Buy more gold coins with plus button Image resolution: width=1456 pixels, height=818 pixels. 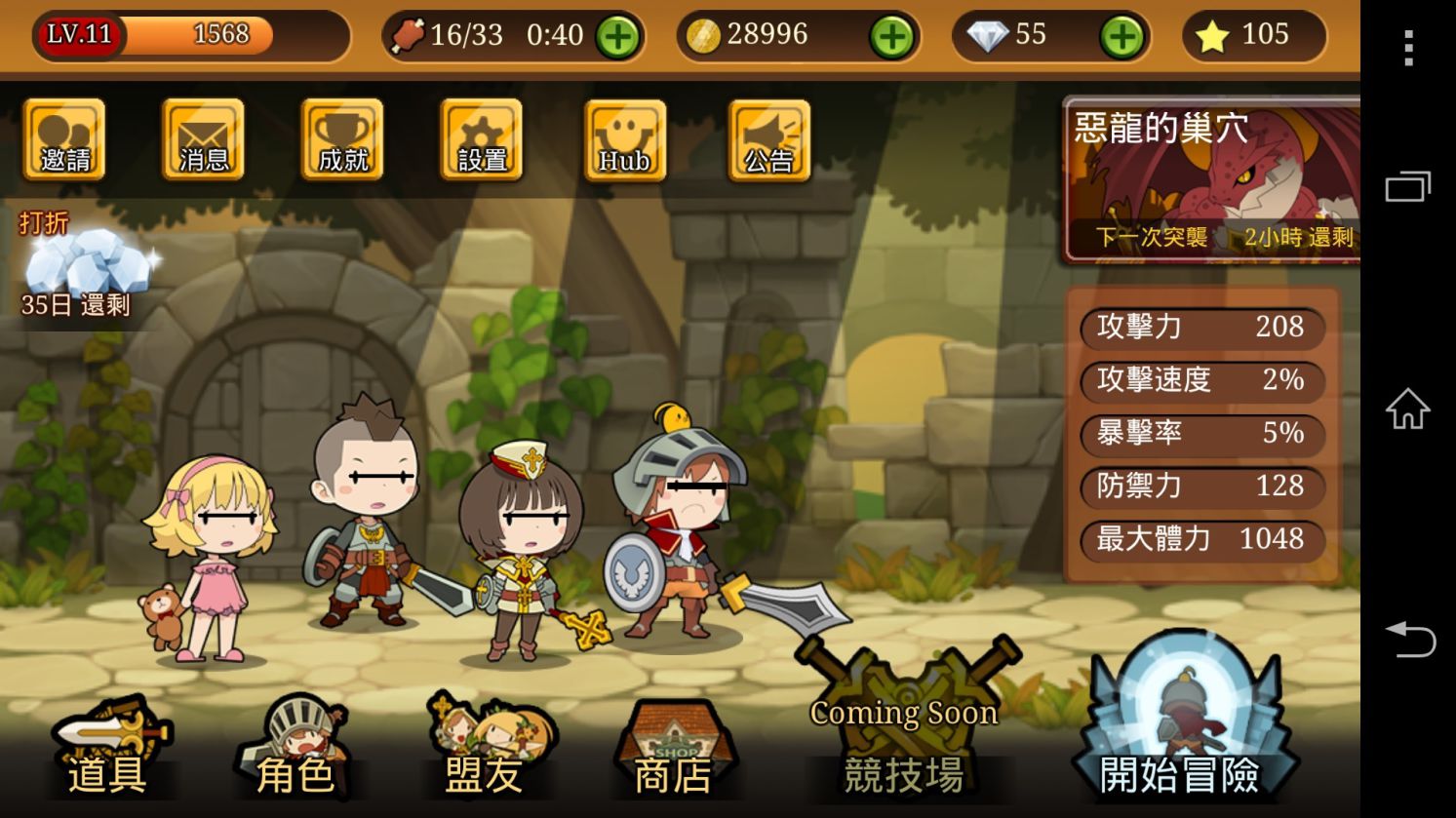891,37
